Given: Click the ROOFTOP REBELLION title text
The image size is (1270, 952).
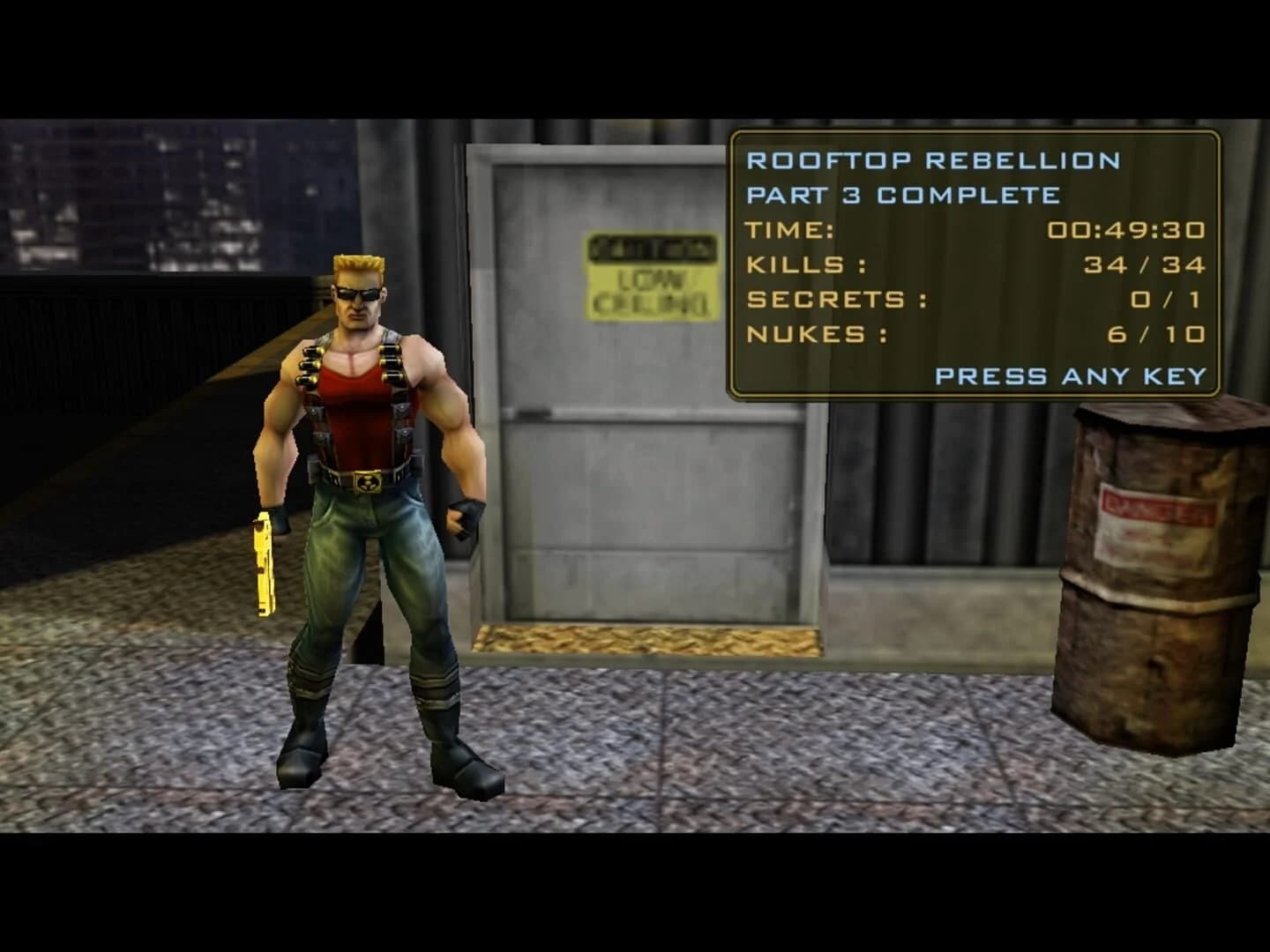Looking at the screenshot, I should [930, 161].
